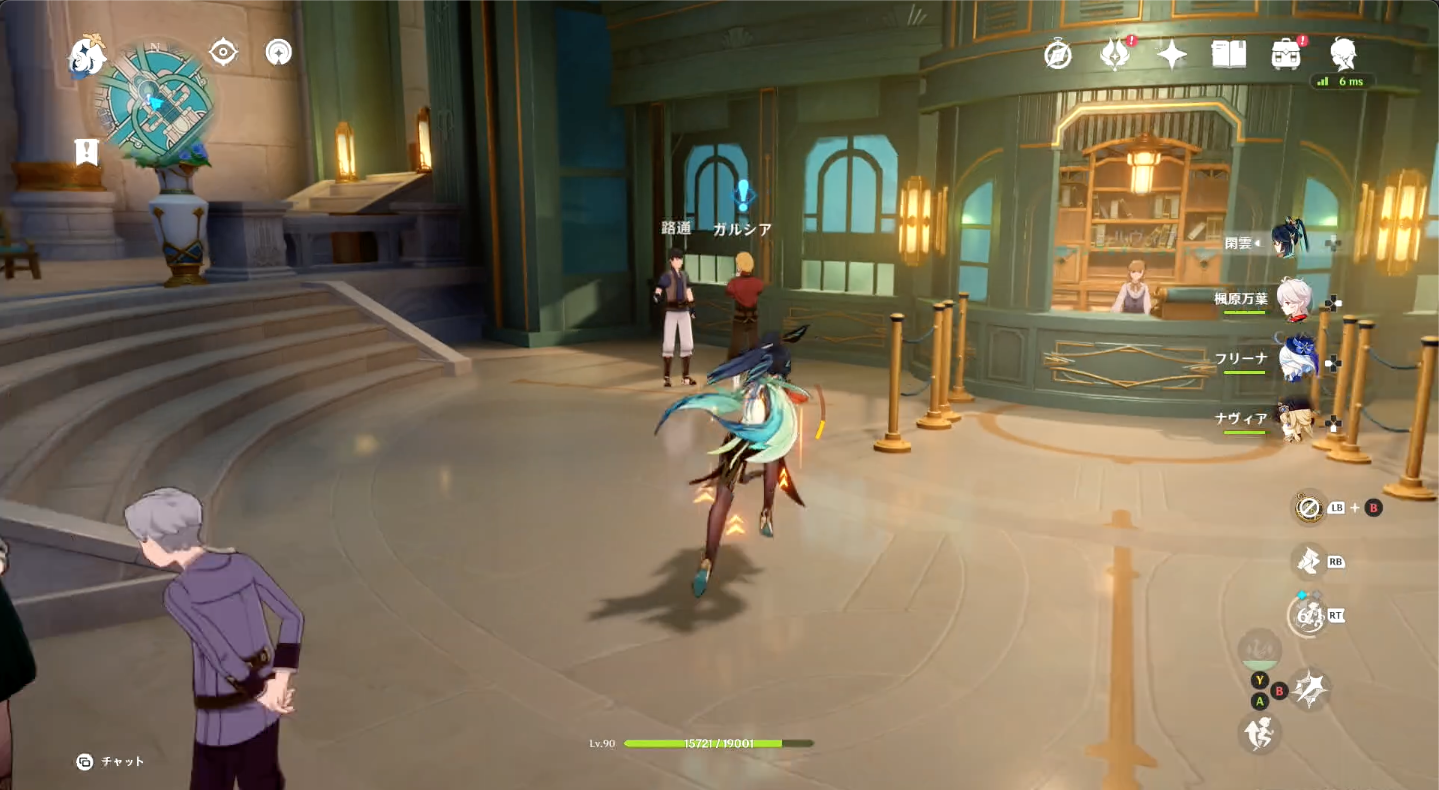Open the backpack icon
Image resolution: width=1439 pixels, height=790 pixels.
(x=1286, y=54)
